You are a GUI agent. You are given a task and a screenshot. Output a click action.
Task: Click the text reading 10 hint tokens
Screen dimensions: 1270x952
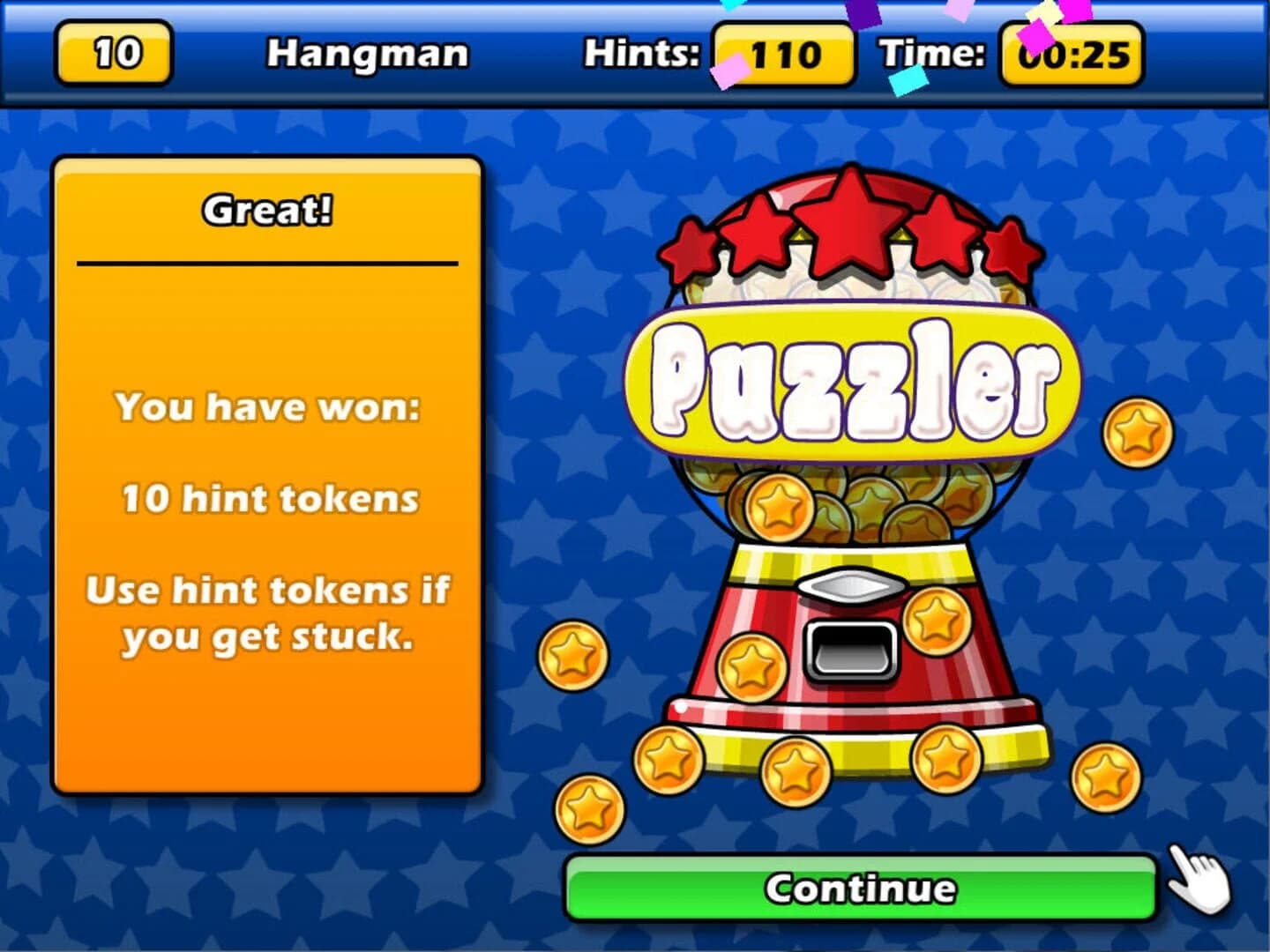(x=267, y=500)
